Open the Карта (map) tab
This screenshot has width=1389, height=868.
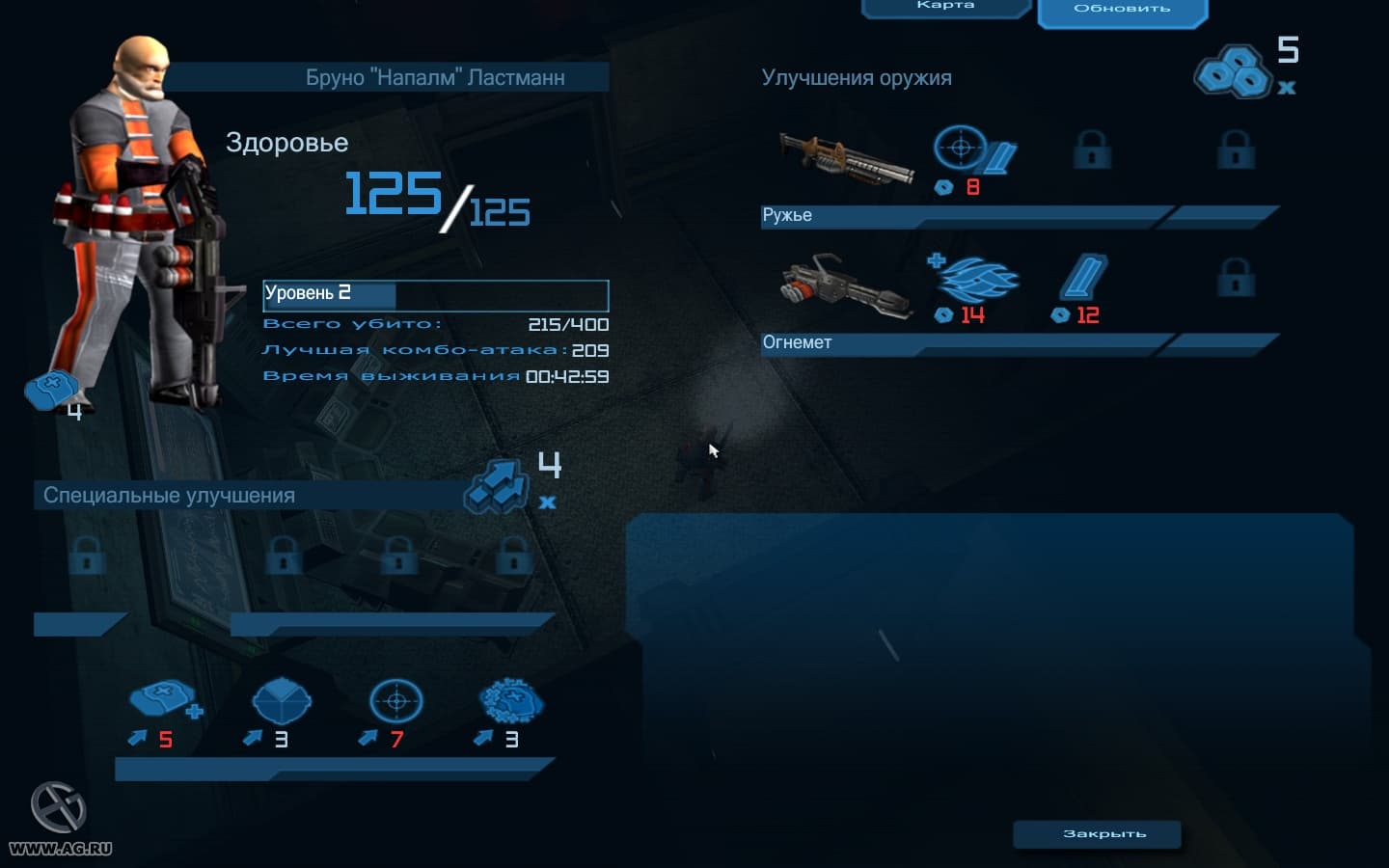(x=945, y=7)
